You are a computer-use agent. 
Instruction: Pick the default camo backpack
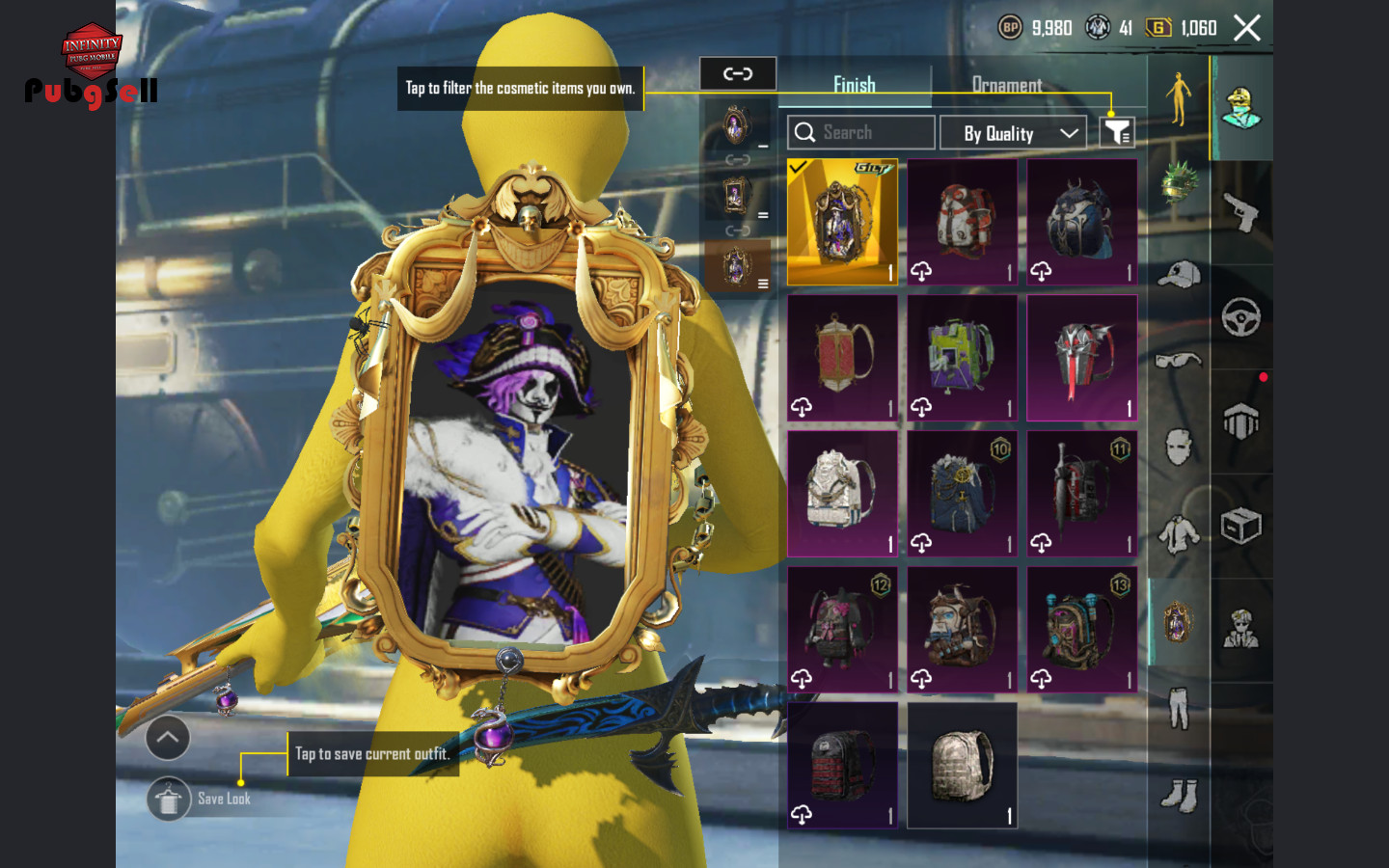pyautogui.click(x=962, y=765)
